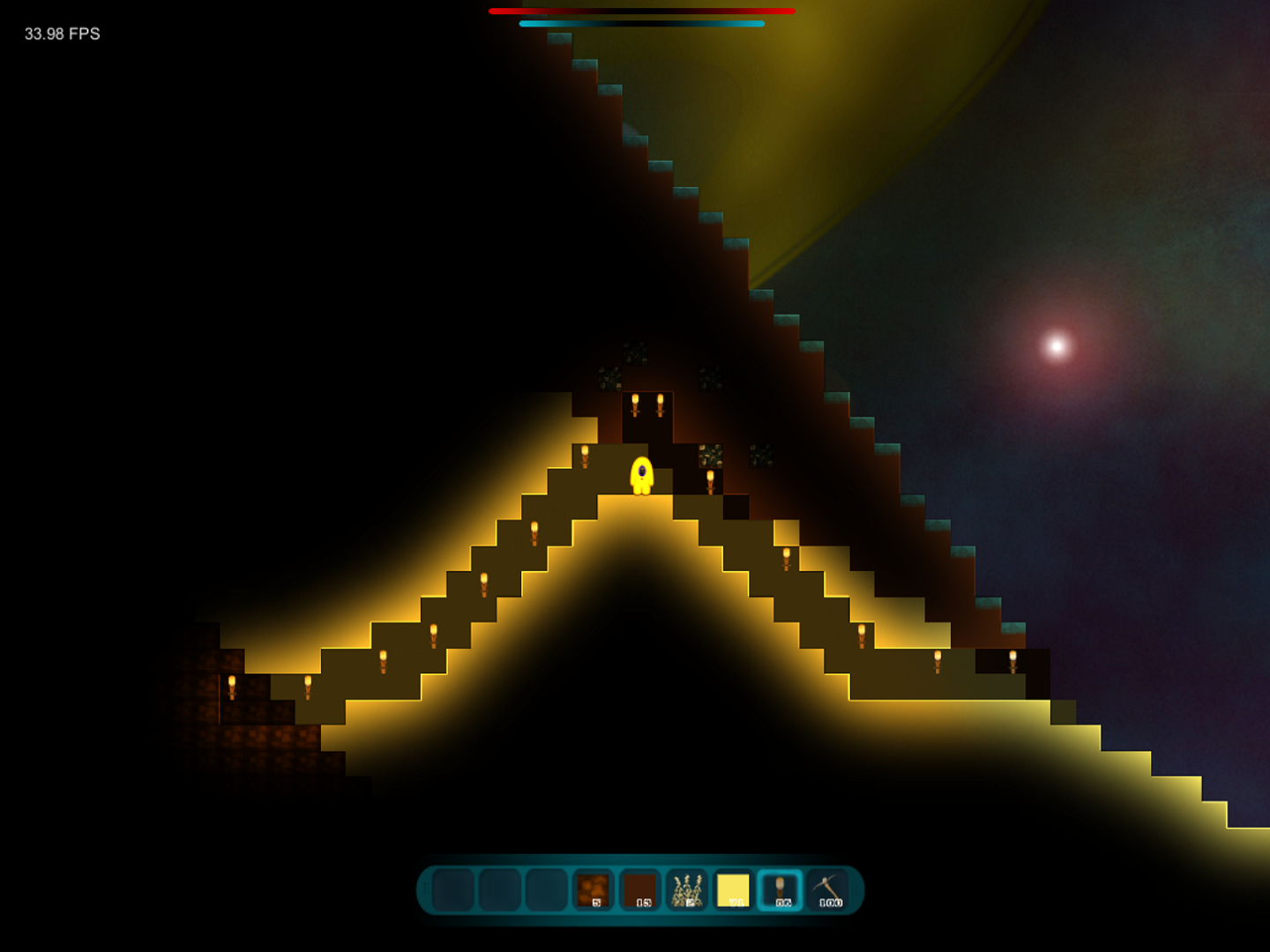Equip the pickaxe from the hotbar
This screenshot has height=952, width=1270.
click(827, 889)
